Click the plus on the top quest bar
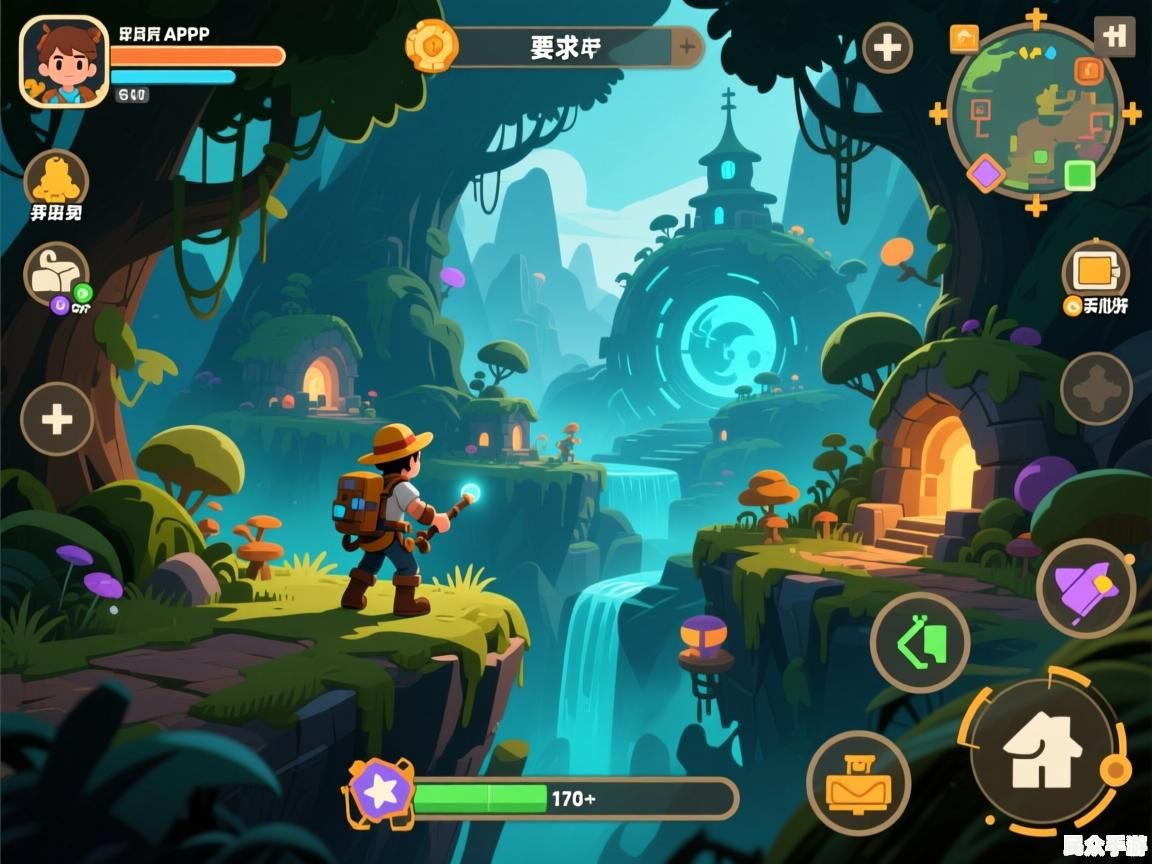 point(687,46)
